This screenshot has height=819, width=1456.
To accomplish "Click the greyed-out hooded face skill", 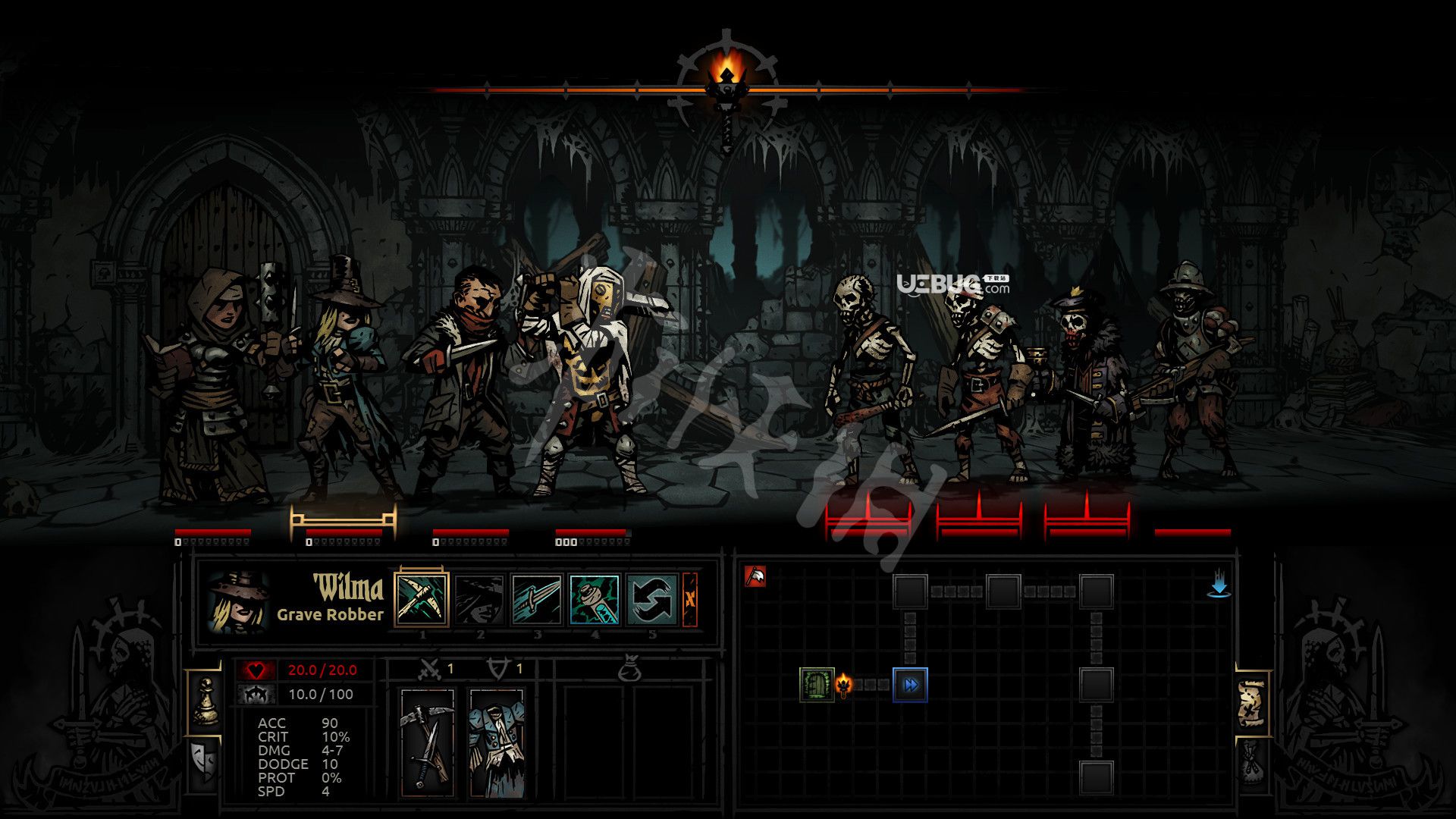I will click(x=479, y=599).
